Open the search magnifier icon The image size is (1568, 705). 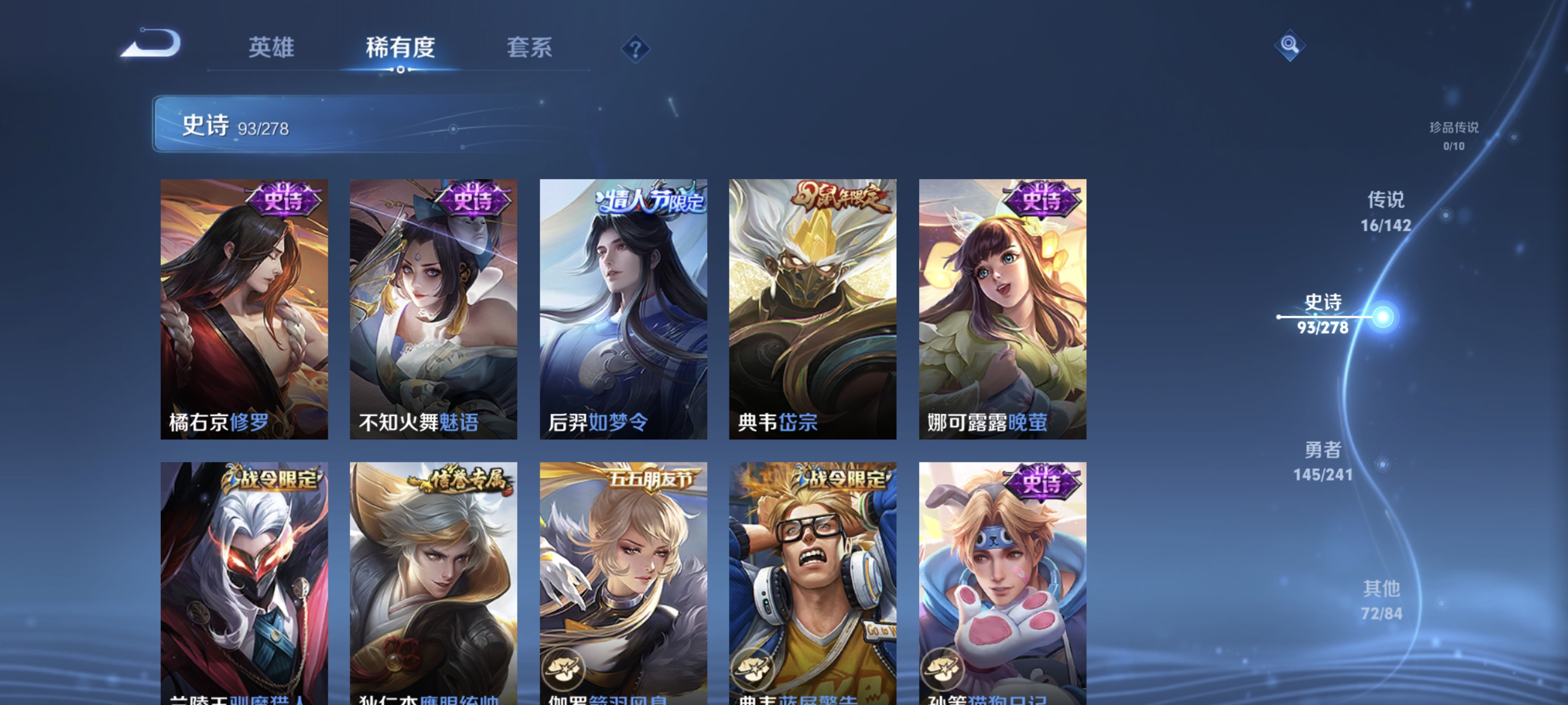pos(1290,45)
